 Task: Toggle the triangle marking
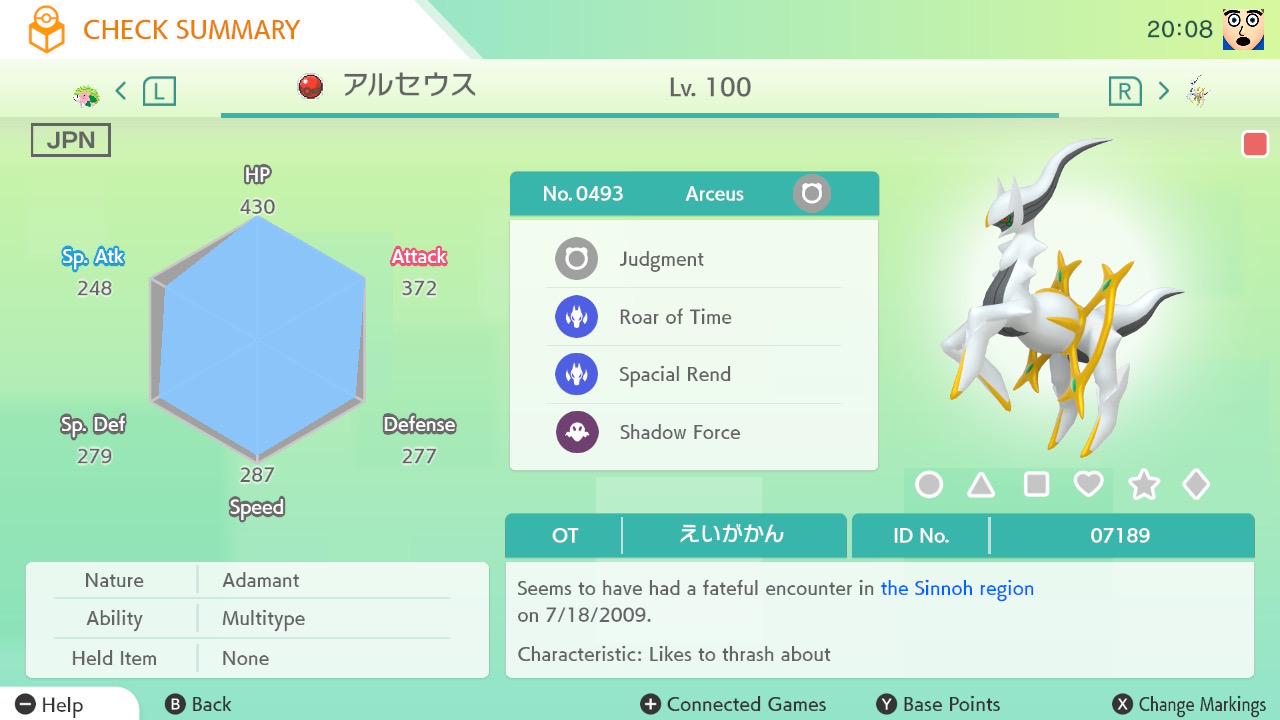(x=981, y=485)
